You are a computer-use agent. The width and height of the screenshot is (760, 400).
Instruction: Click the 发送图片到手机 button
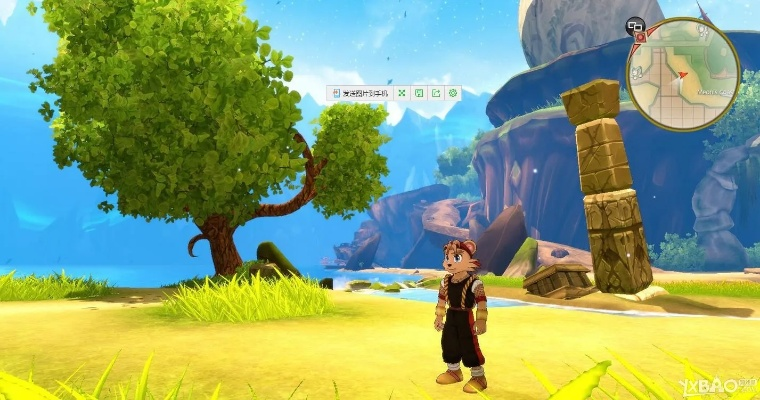click(x=360, y=93)
